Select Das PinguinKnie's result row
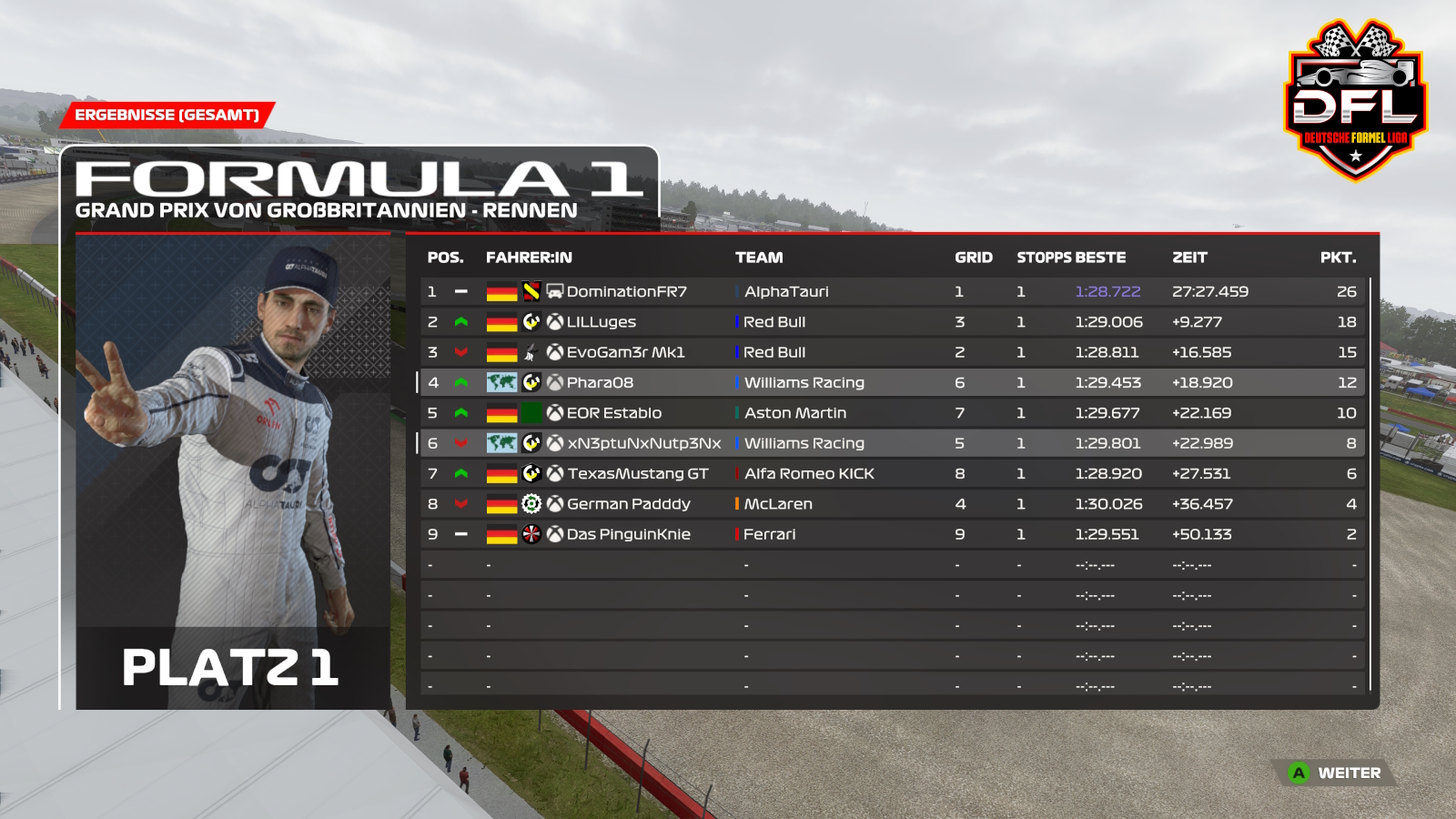The width and height of the screenshot is (1456, 819). pos(628,534)
